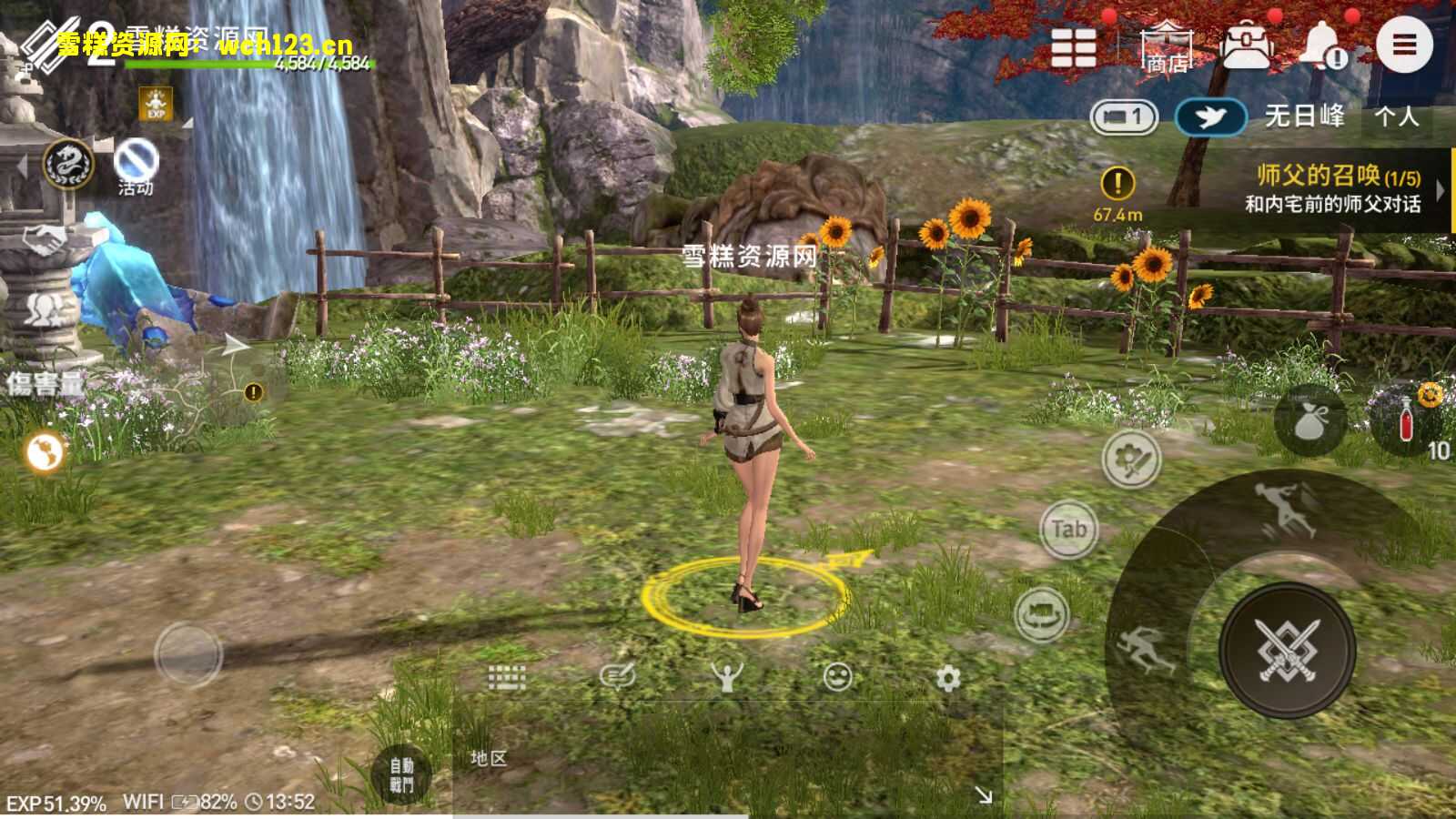Enlarge the chat box via diagonal arrow
Viewport: 1456px width, 819px height.
pos(985,796)
